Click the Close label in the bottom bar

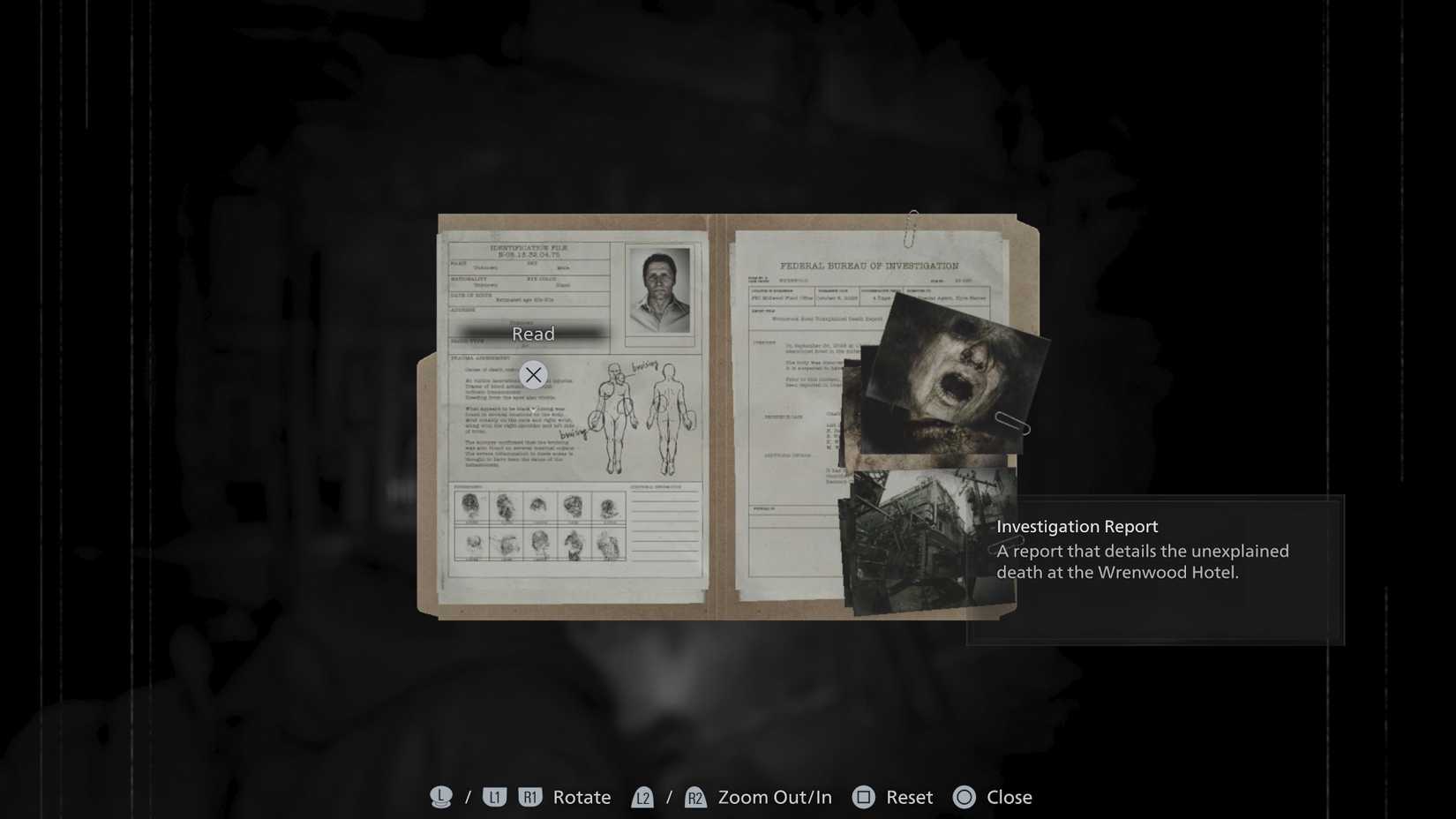[1007, 797]
